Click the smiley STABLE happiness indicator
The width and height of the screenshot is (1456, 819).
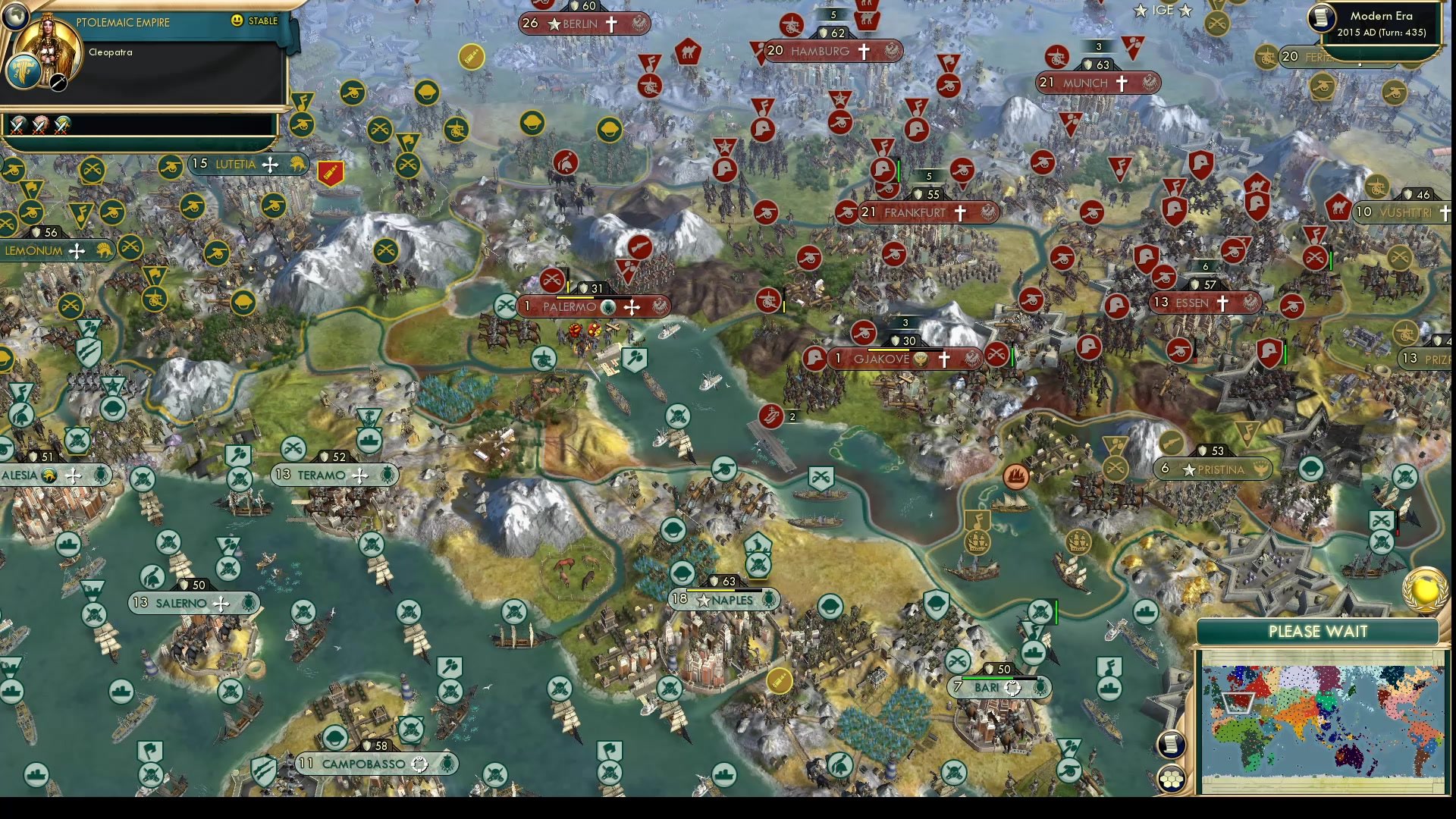(x=238, y=21)
